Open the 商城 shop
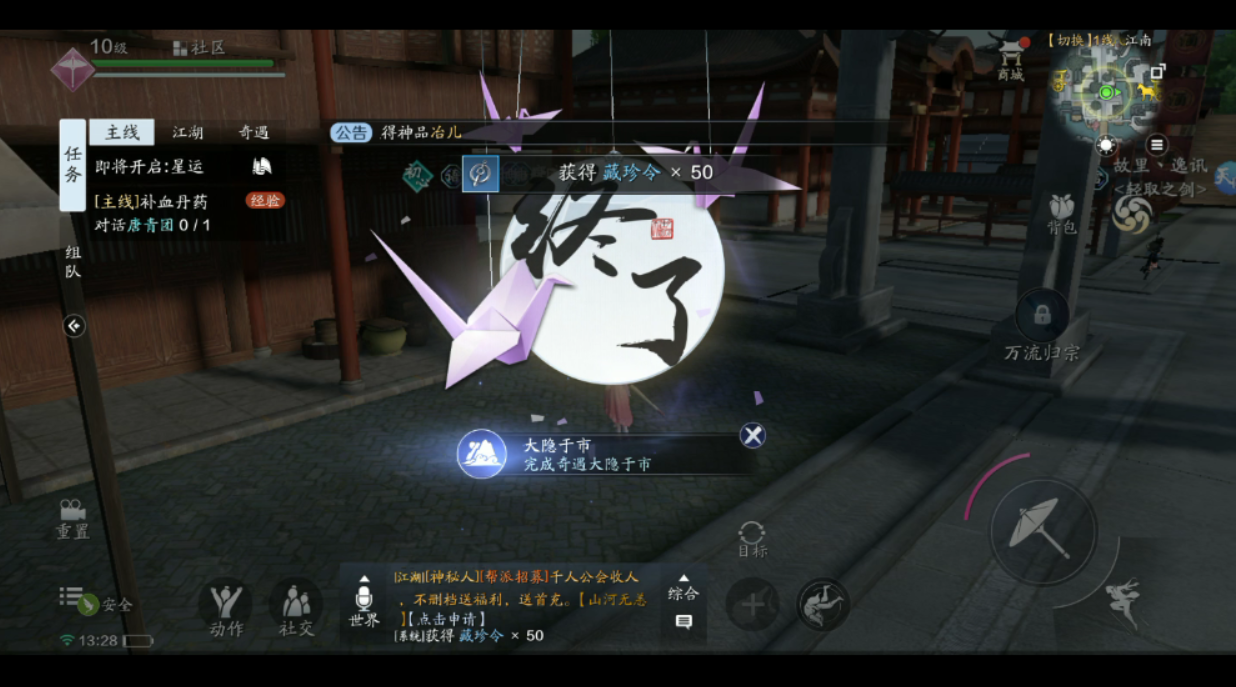This screenshot has width=1236, height=687. [x=1011, y=60]
